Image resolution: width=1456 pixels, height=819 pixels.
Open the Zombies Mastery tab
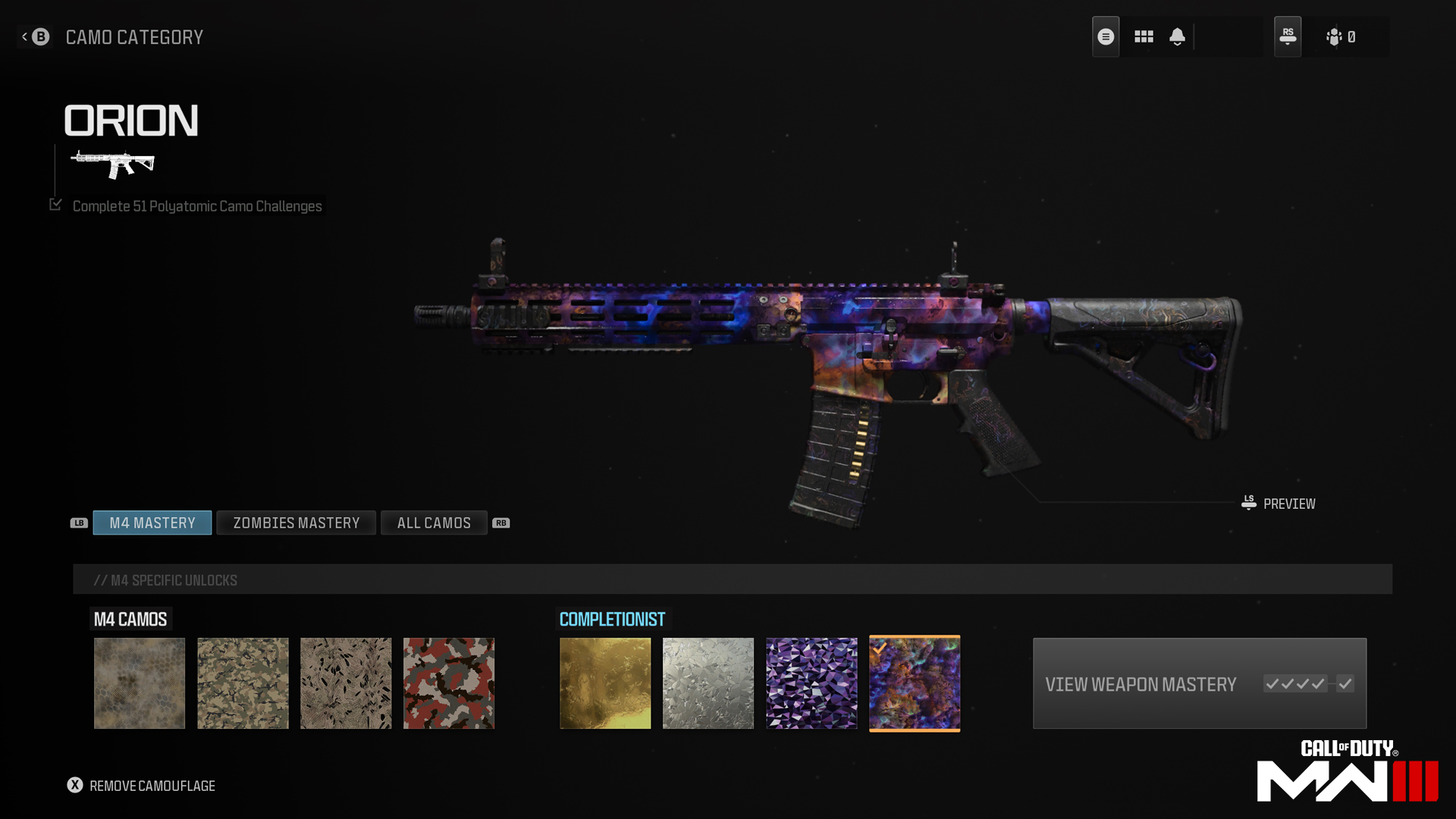pyautogui.click(x=296, y=523)
